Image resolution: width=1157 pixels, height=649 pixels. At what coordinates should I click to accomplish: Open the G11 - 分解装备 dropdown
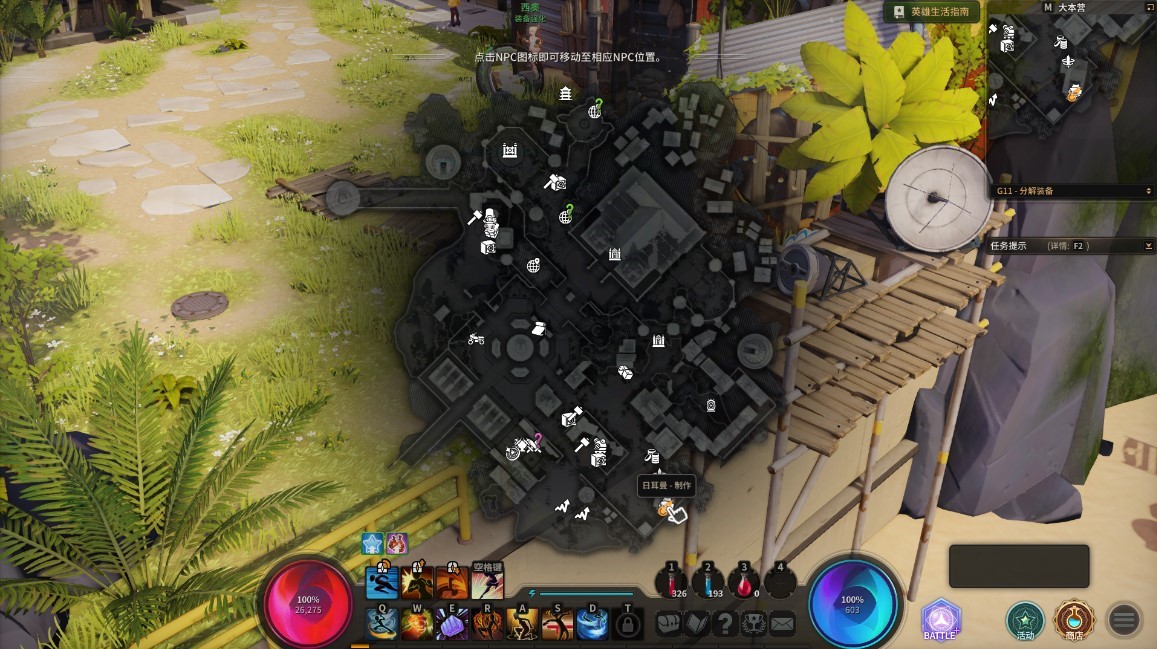[1072, 190]
